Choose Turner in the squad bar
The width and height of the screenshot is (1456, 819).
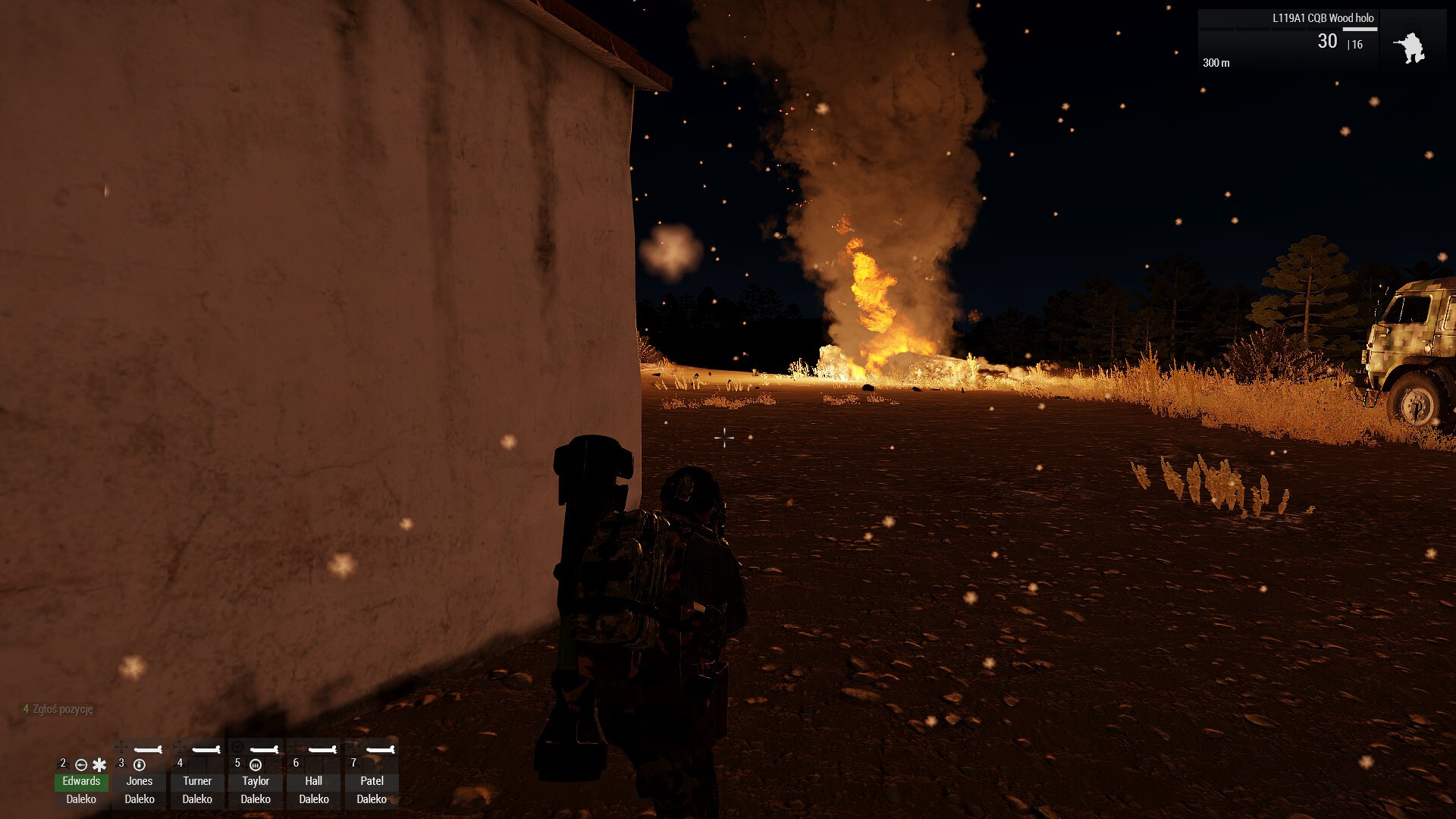(197, 780)
